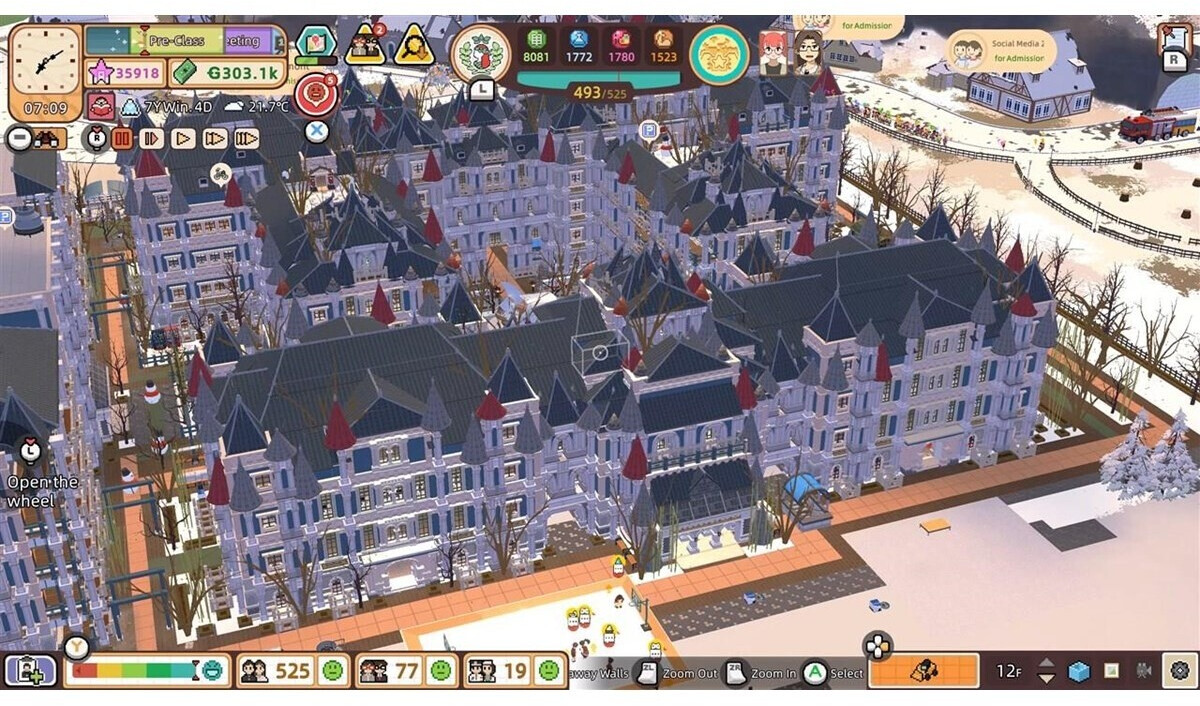Viewport: 1200px width, 706px height.
Task: Open the map icon in the top bar
Action: [316, 44]
